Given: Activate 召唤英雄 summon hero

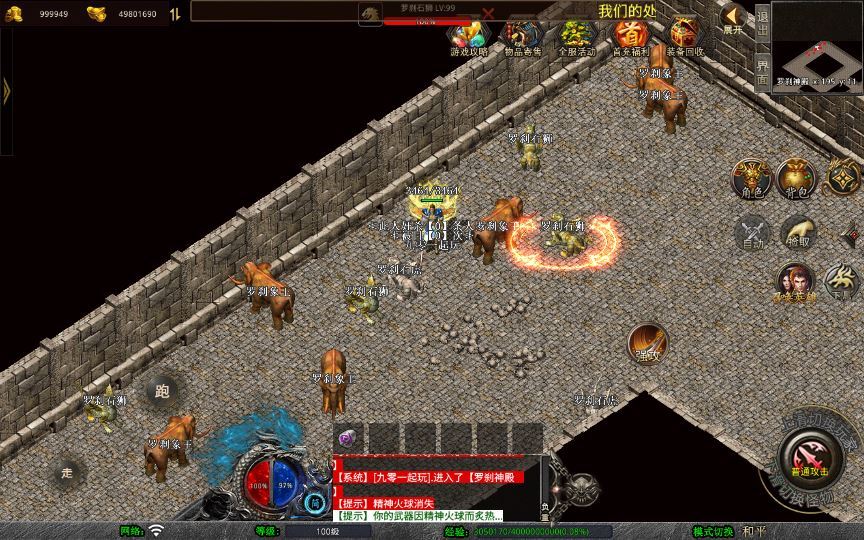Looking at the screenshot, I should 795,282.
